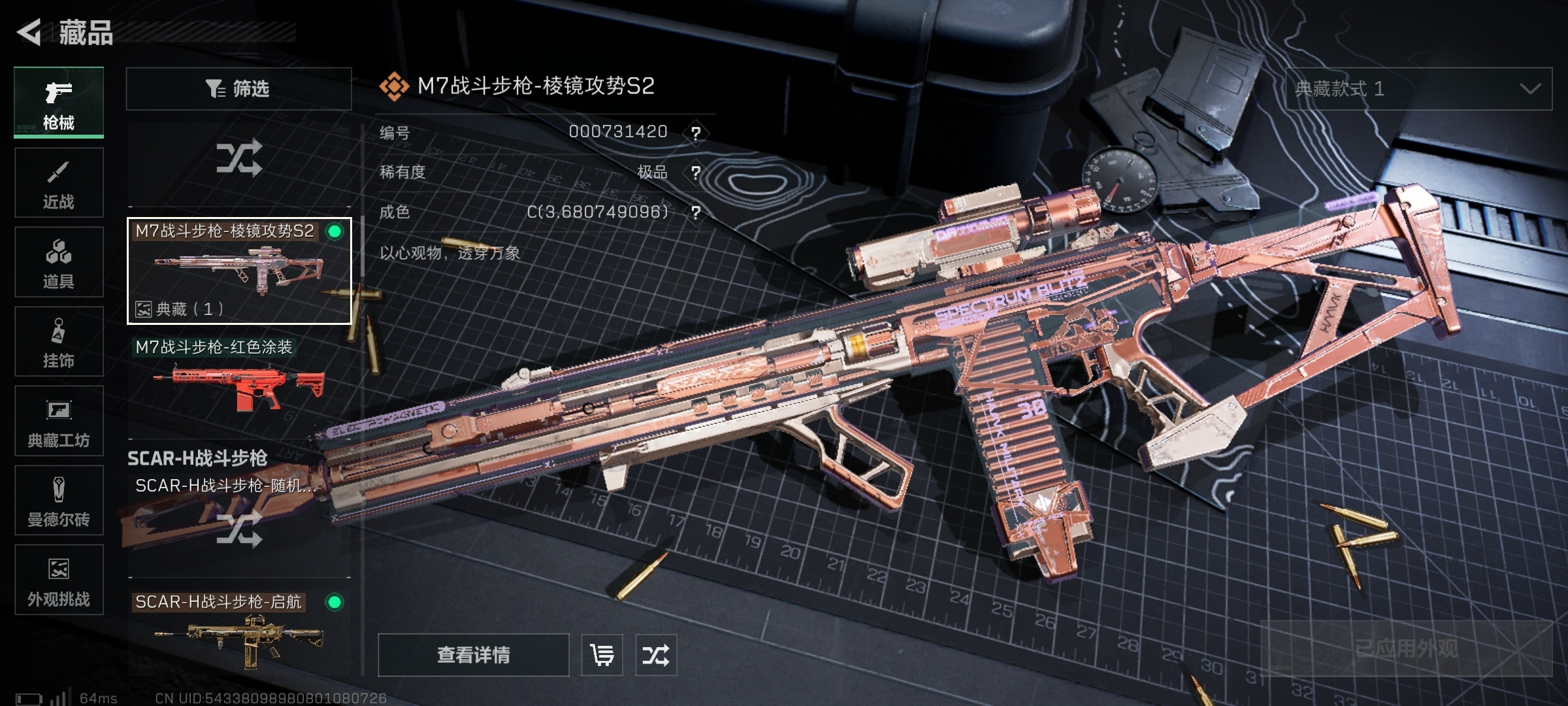
Task: Open the 外观挑战 appearance challenge tab
Action: [59, 580]
